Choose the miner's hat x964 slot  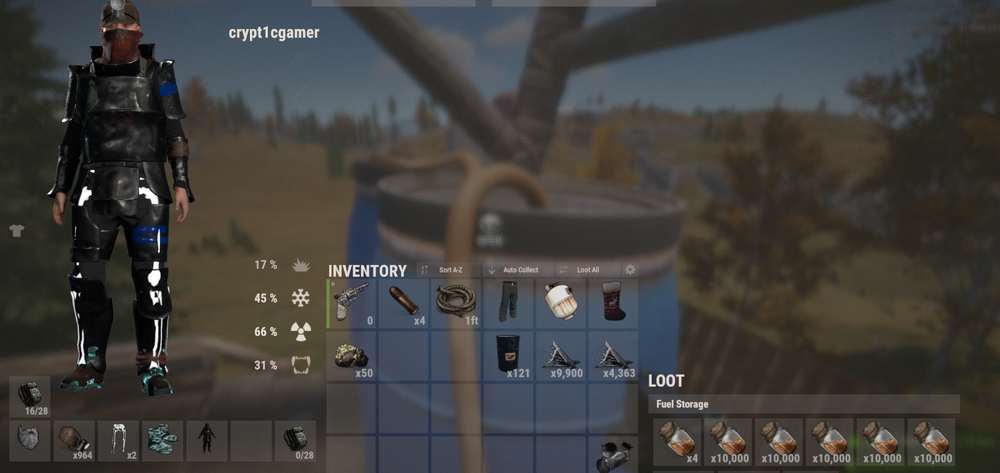74,440
